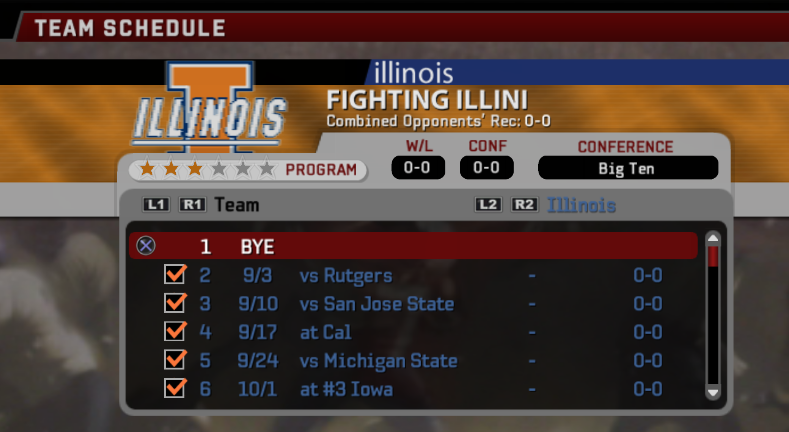Toggle the checkbox for week 3 game
Viewport: 789px width, 432px height.
tap(175, 303)
